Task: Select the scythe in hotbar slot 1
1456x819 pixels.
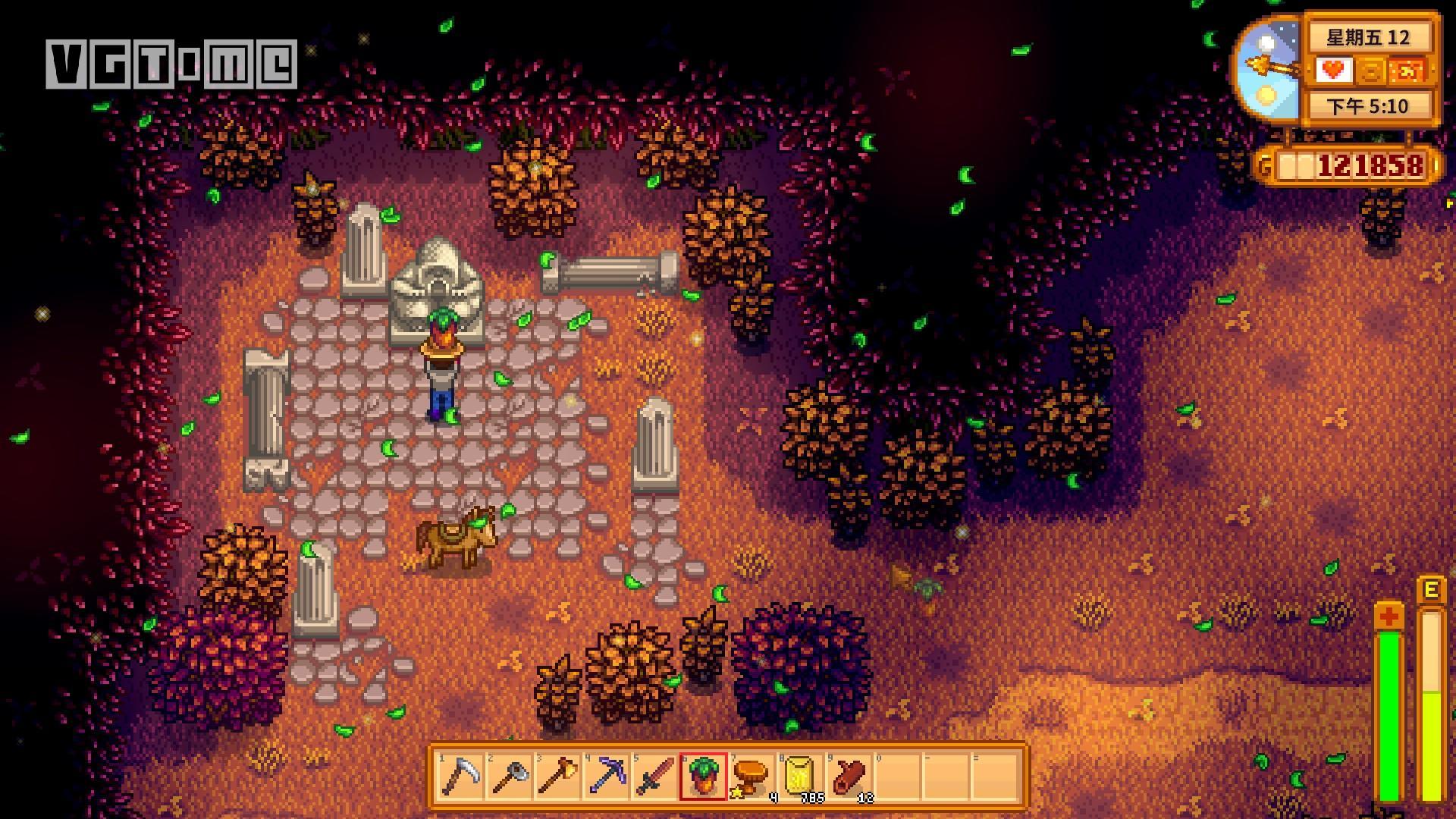Action: coord(460,777)
